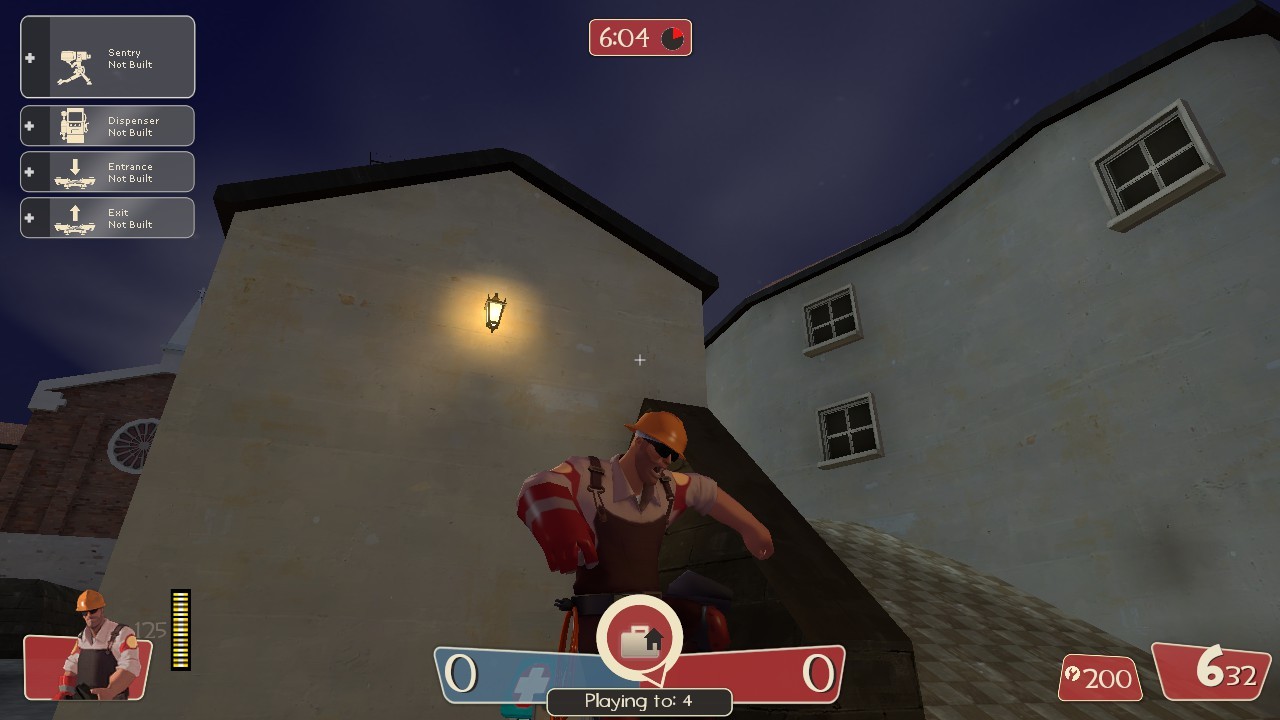Click the 200 metal counter
Image resolution: width=1280 pixels, height=720 pixels.
click(x=1100, y=680)
